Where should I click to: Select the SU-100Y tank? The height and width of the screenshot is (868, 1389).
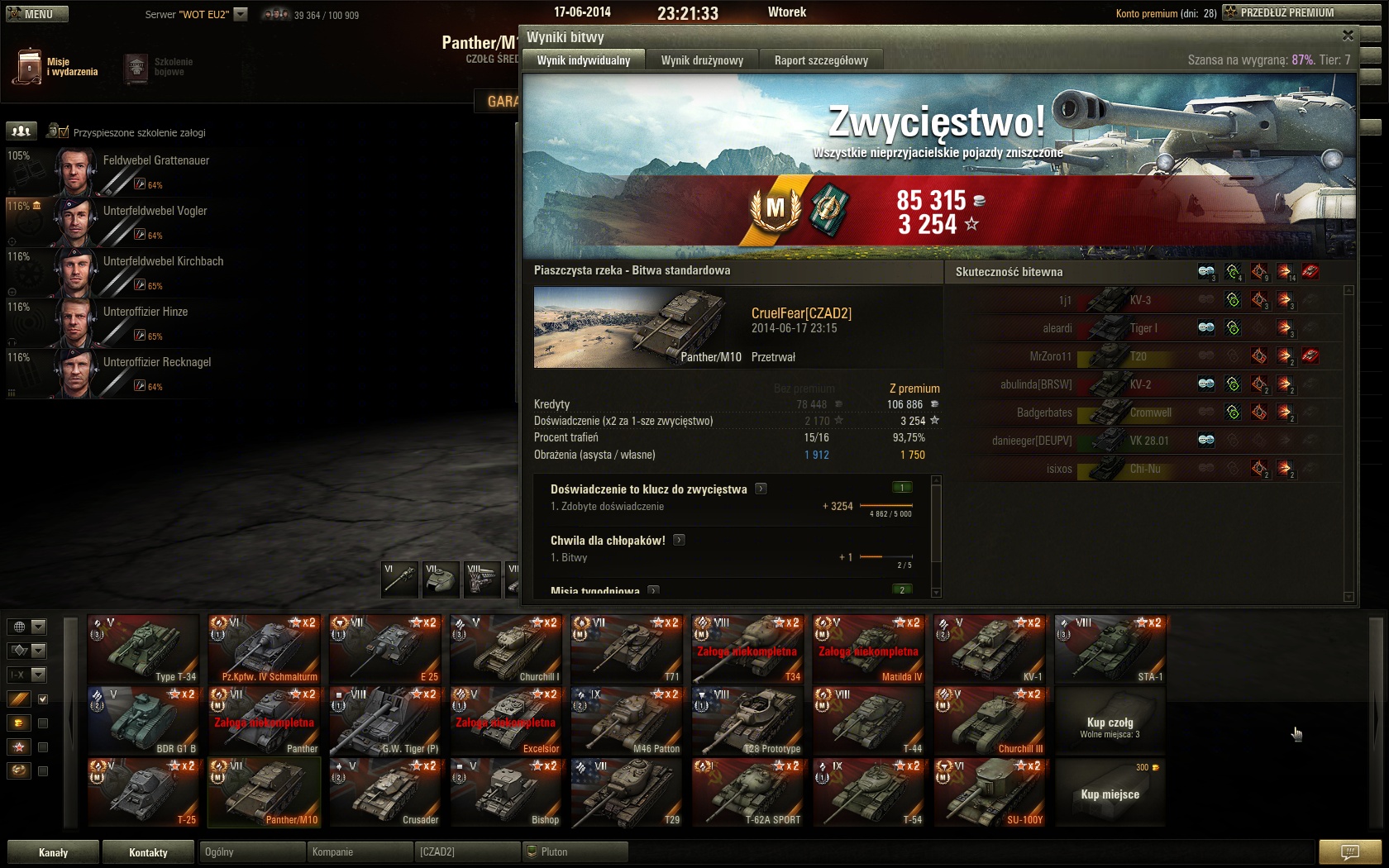click(990, 793)
